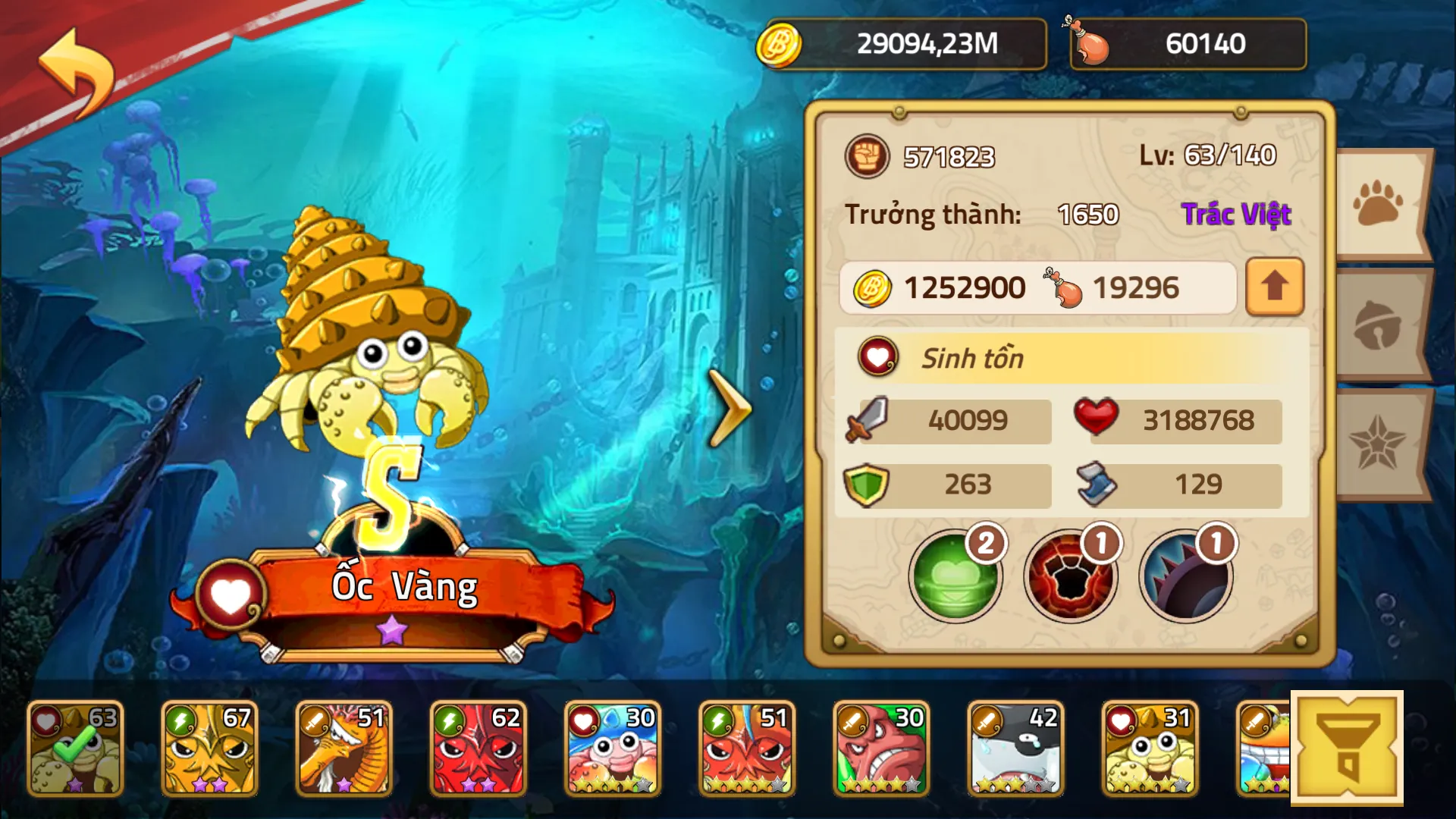Select the red lava skill icon
The height and width of the screenshot is (819, 1456).
click(x=1069, y=578)
